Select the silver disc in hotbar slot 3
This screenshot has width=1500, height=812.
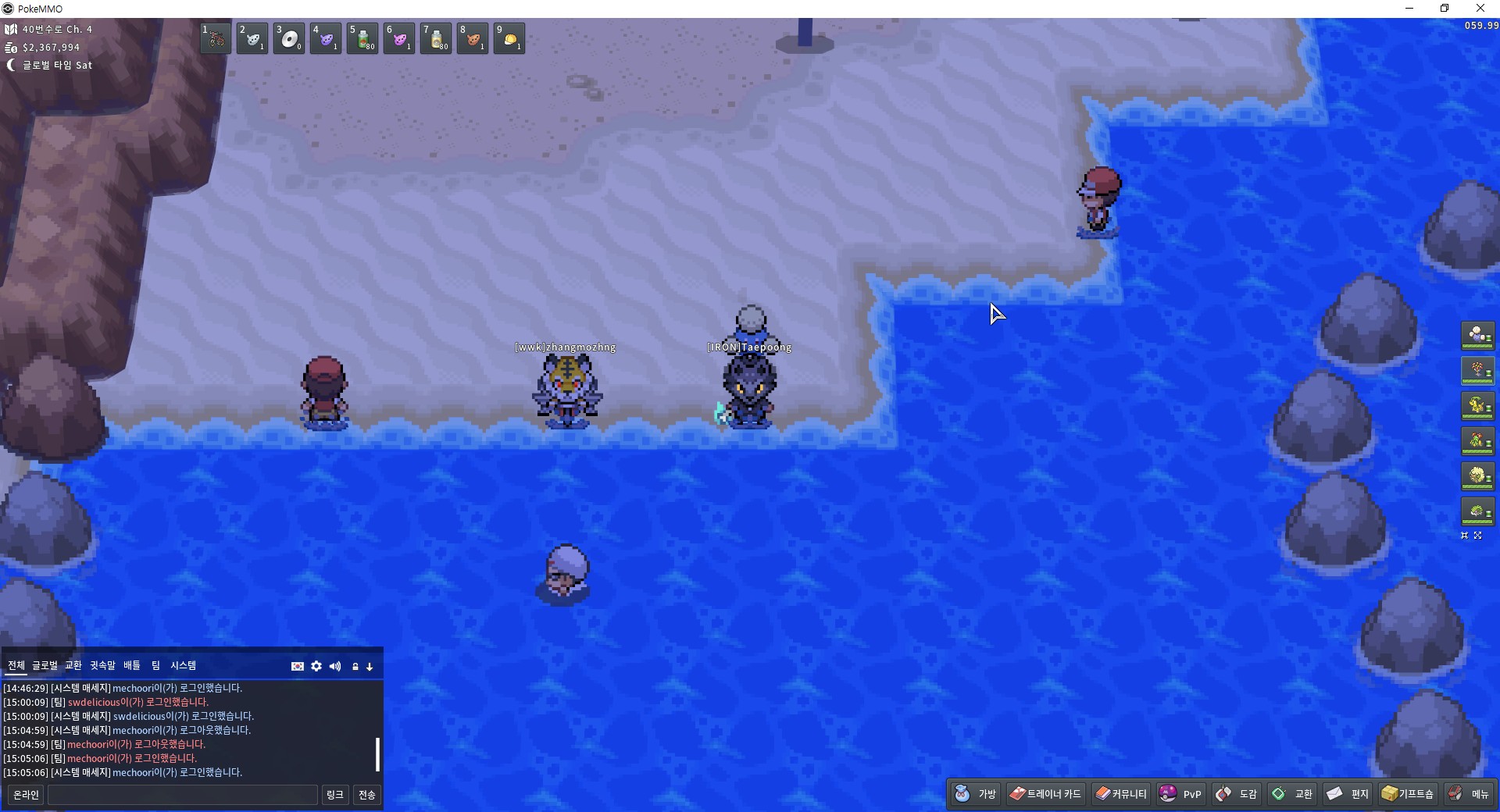point(289,38)
